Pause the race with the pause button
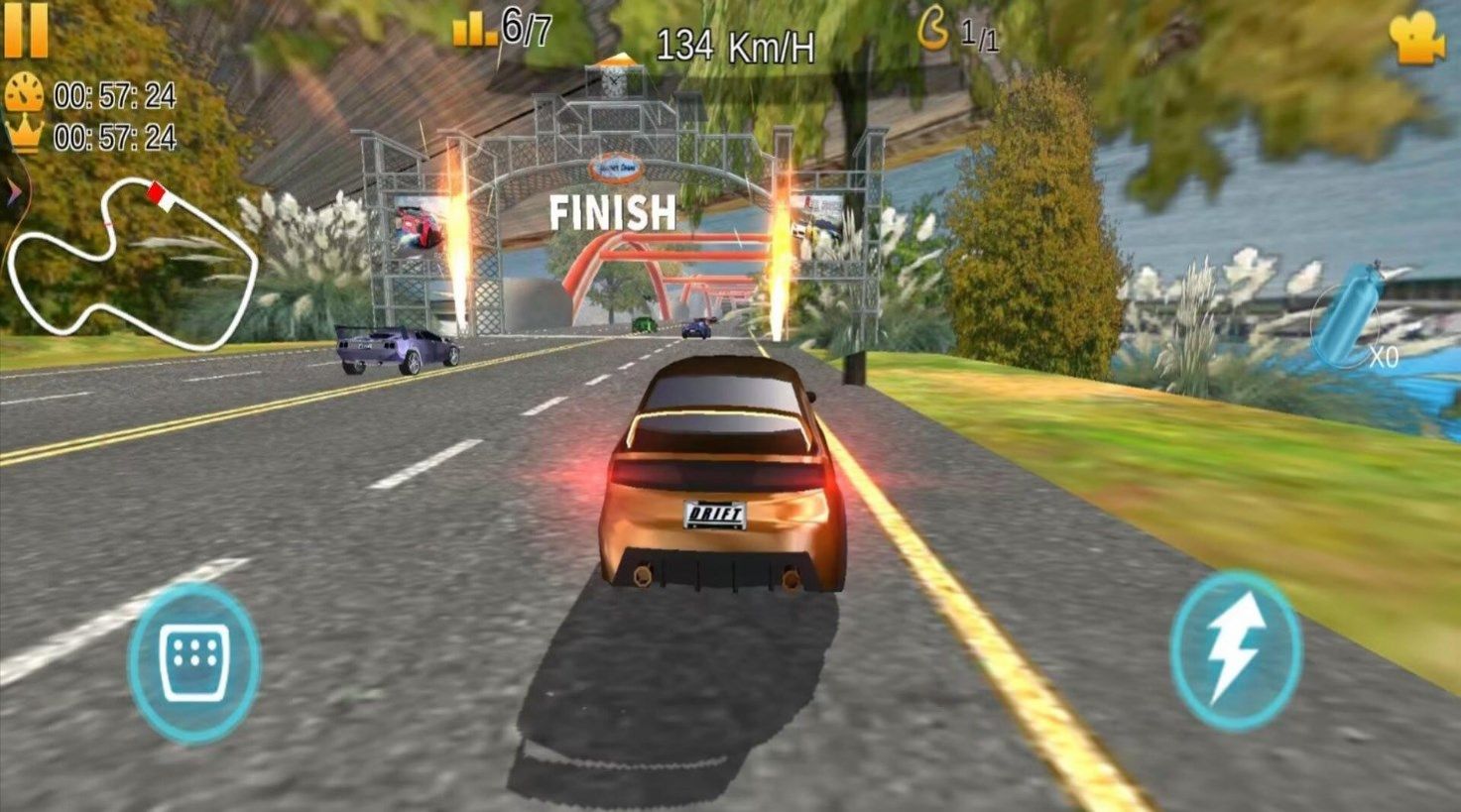Viewport: 1461px width, 812px height. pos(27,29)
